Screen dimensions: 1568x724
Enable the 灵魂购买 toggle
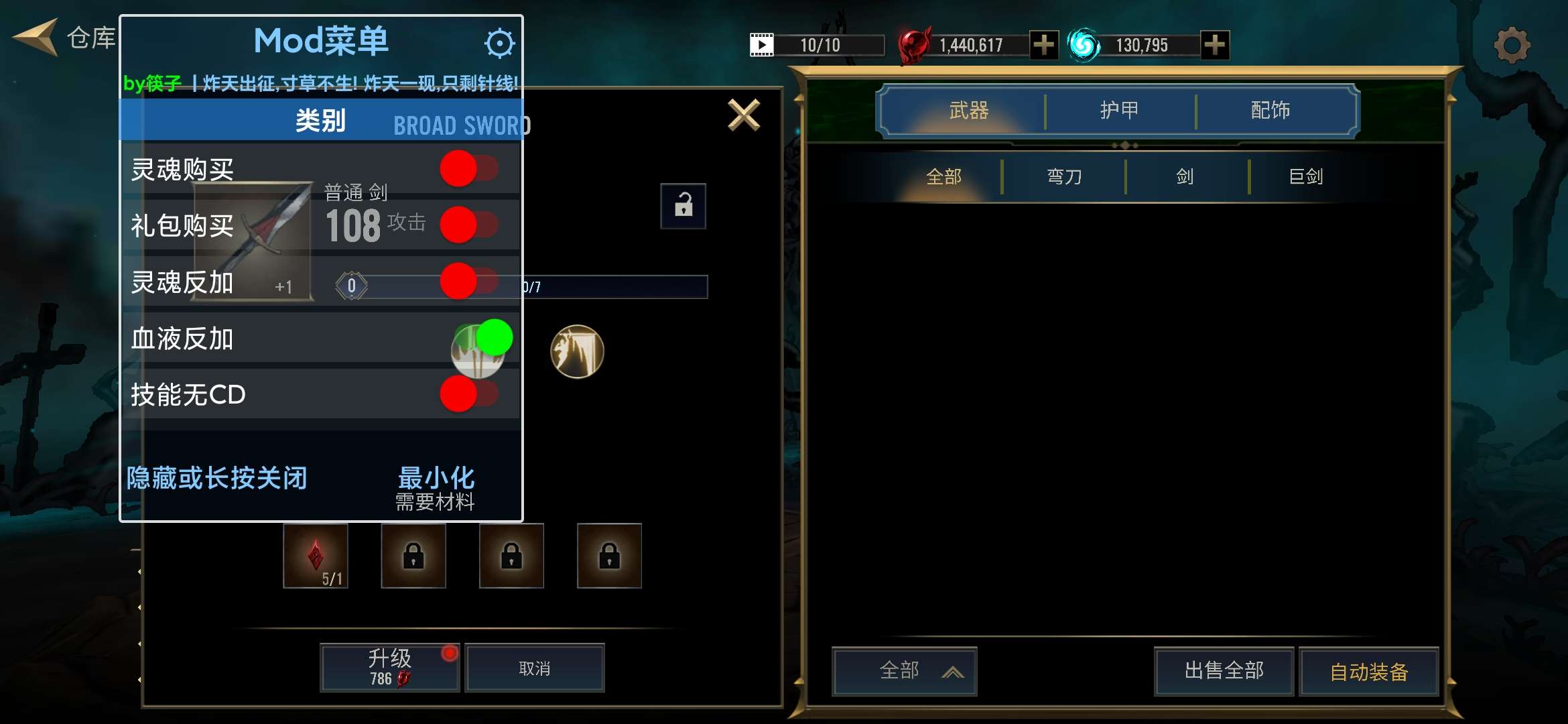(x=467, y=169)
